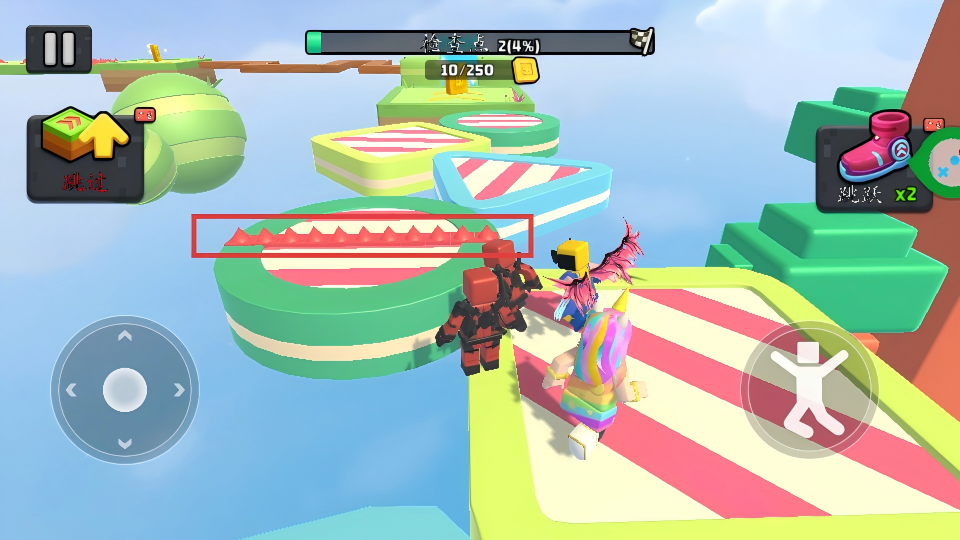Tap the virtual joystick pad
This screenshot has height=540, width=960.
[125, 389]
